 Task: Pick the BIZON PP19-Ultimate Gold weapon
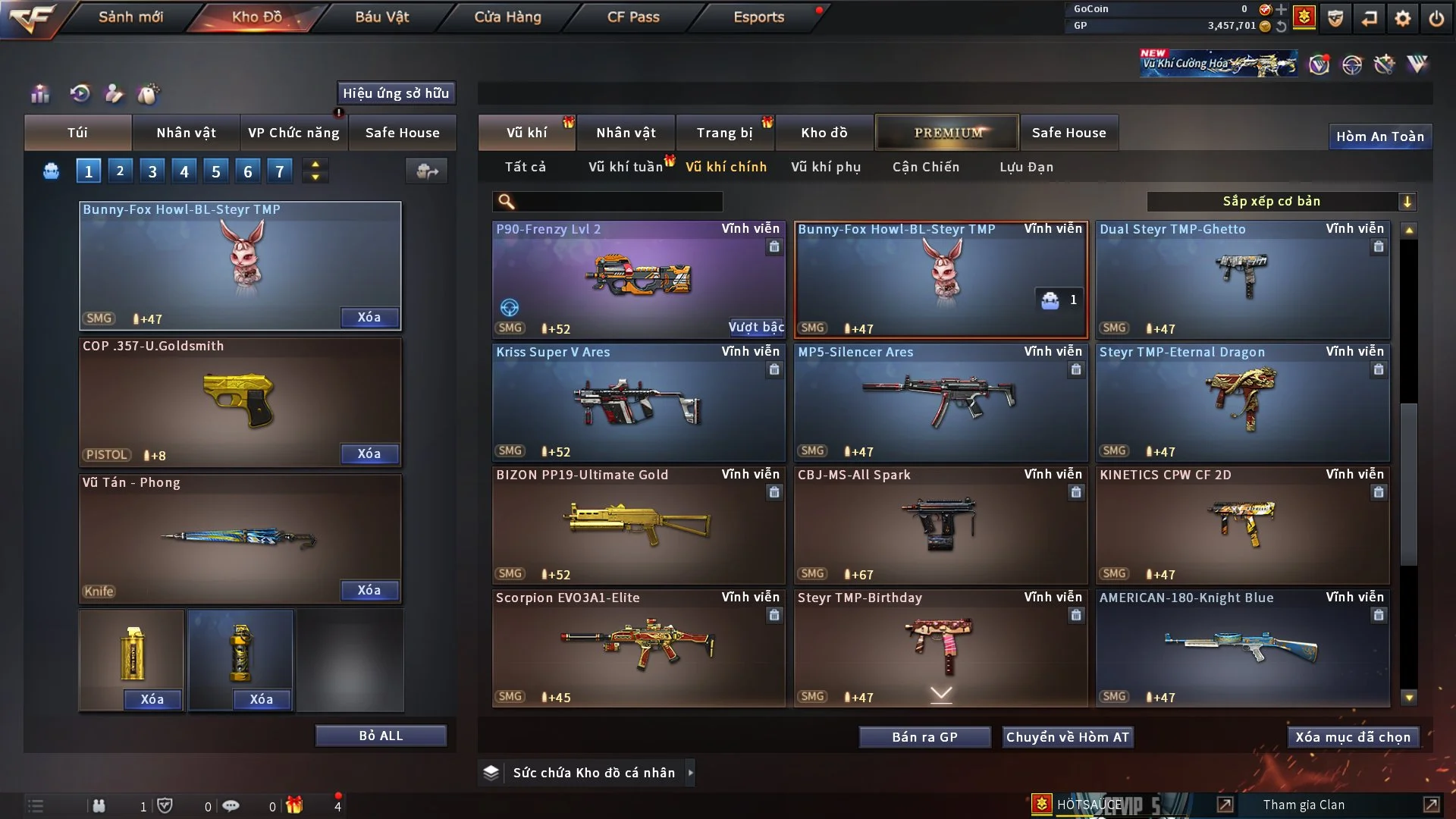pos(639,525)
